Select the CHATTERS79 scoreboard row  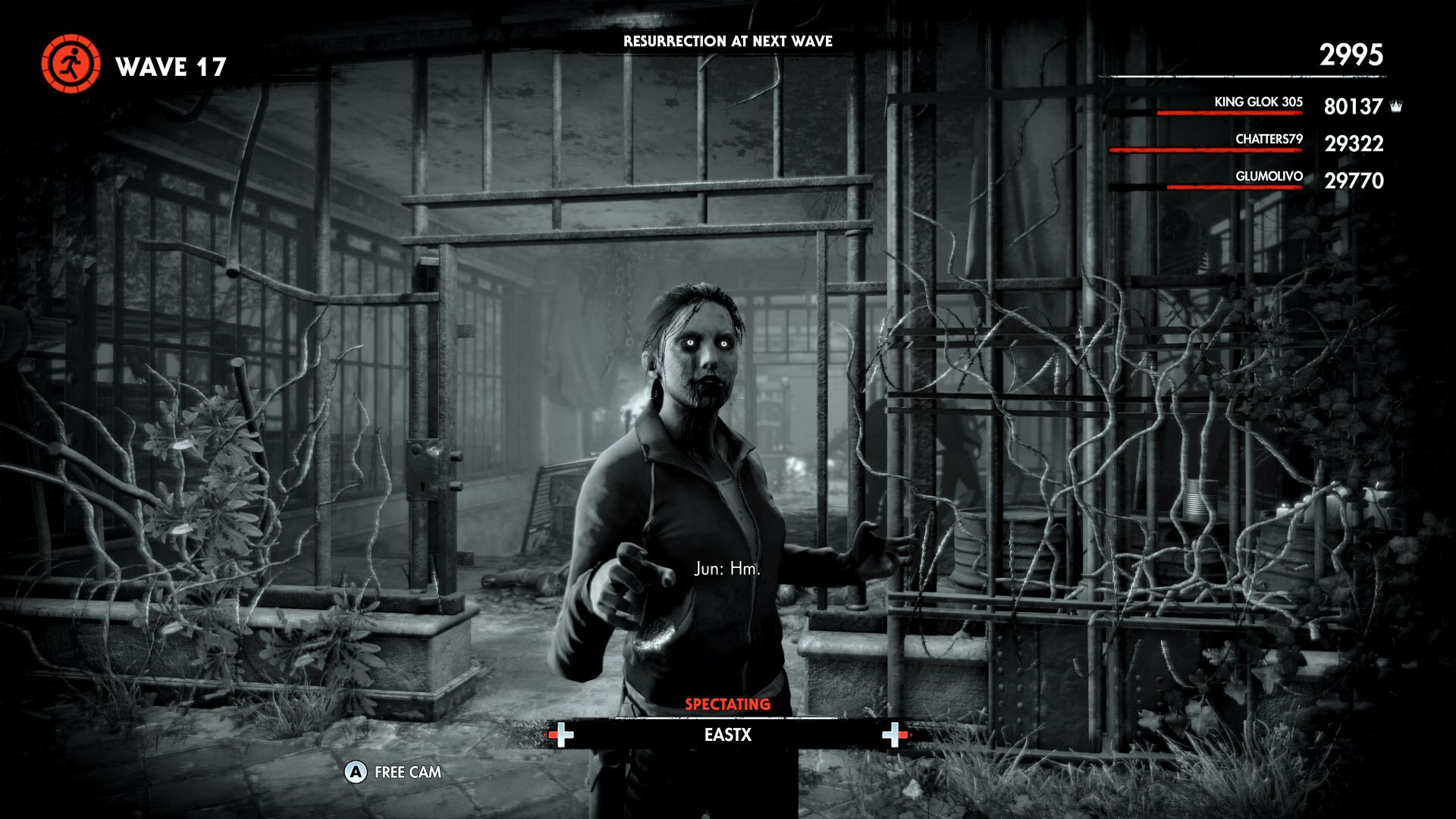[x=1268, y=140]
